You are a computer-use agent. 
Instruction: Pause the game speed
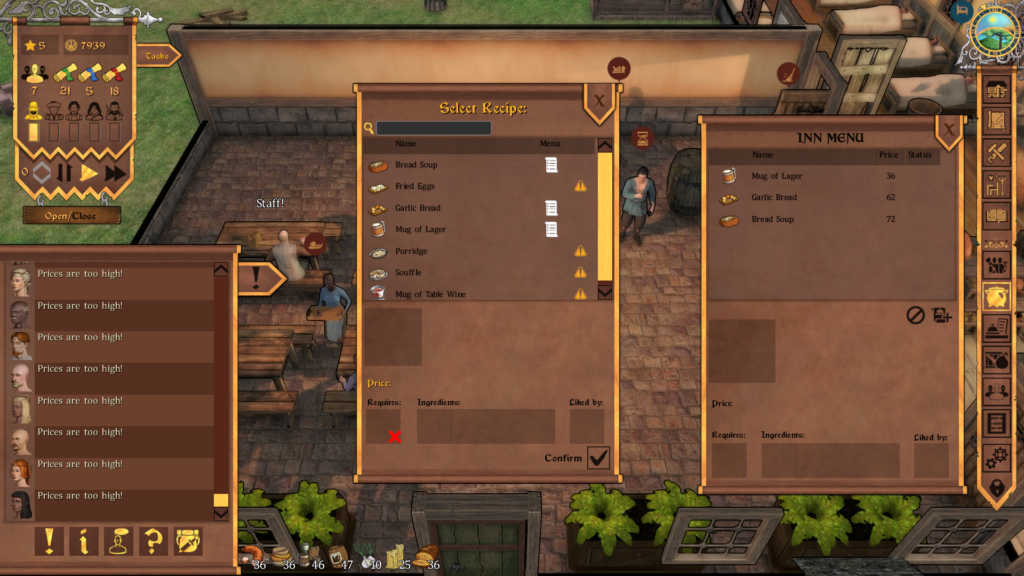pyautogui.click(x=65, y=173)
